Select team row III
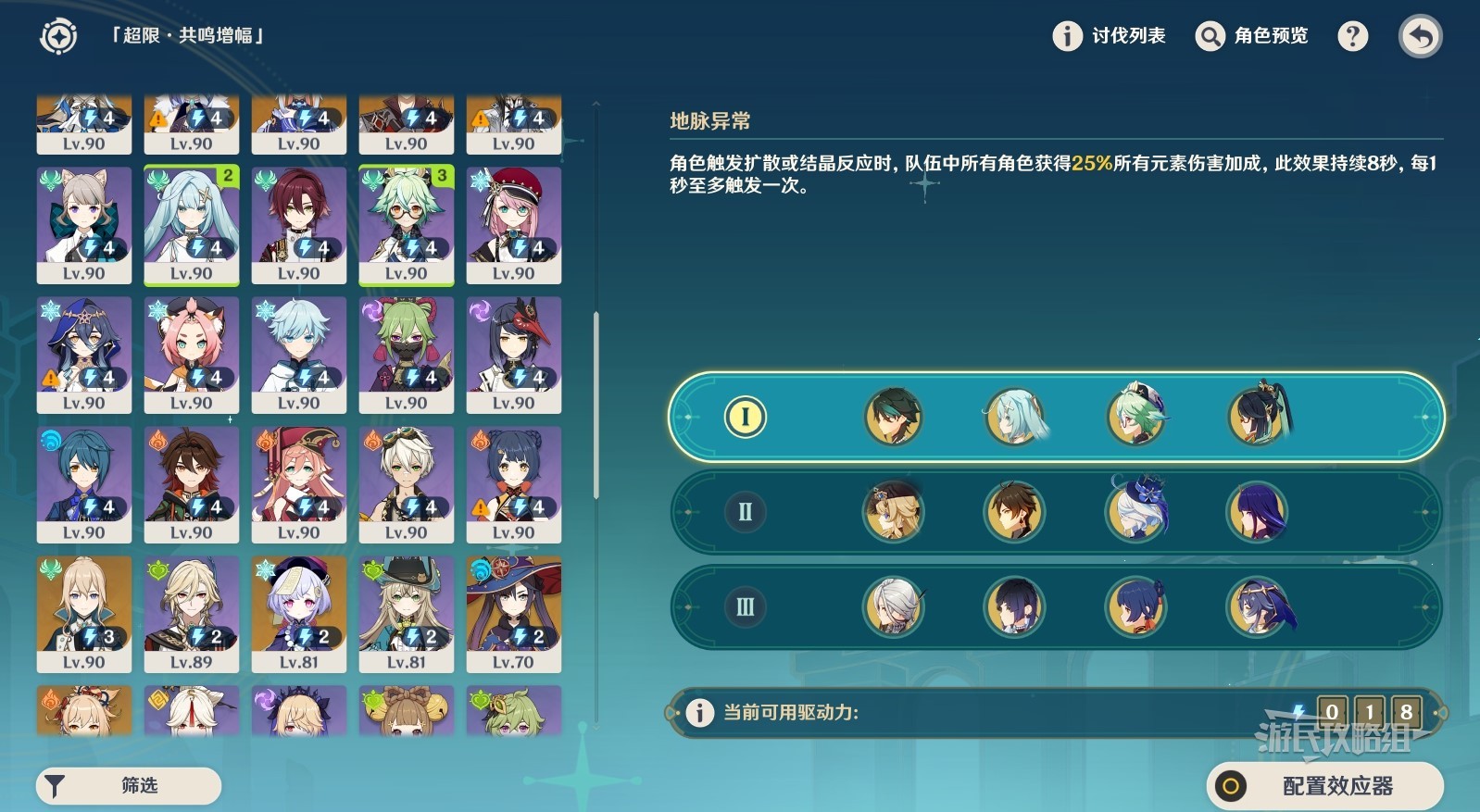This screenshot has height=812, width=1480. point(745,607)
